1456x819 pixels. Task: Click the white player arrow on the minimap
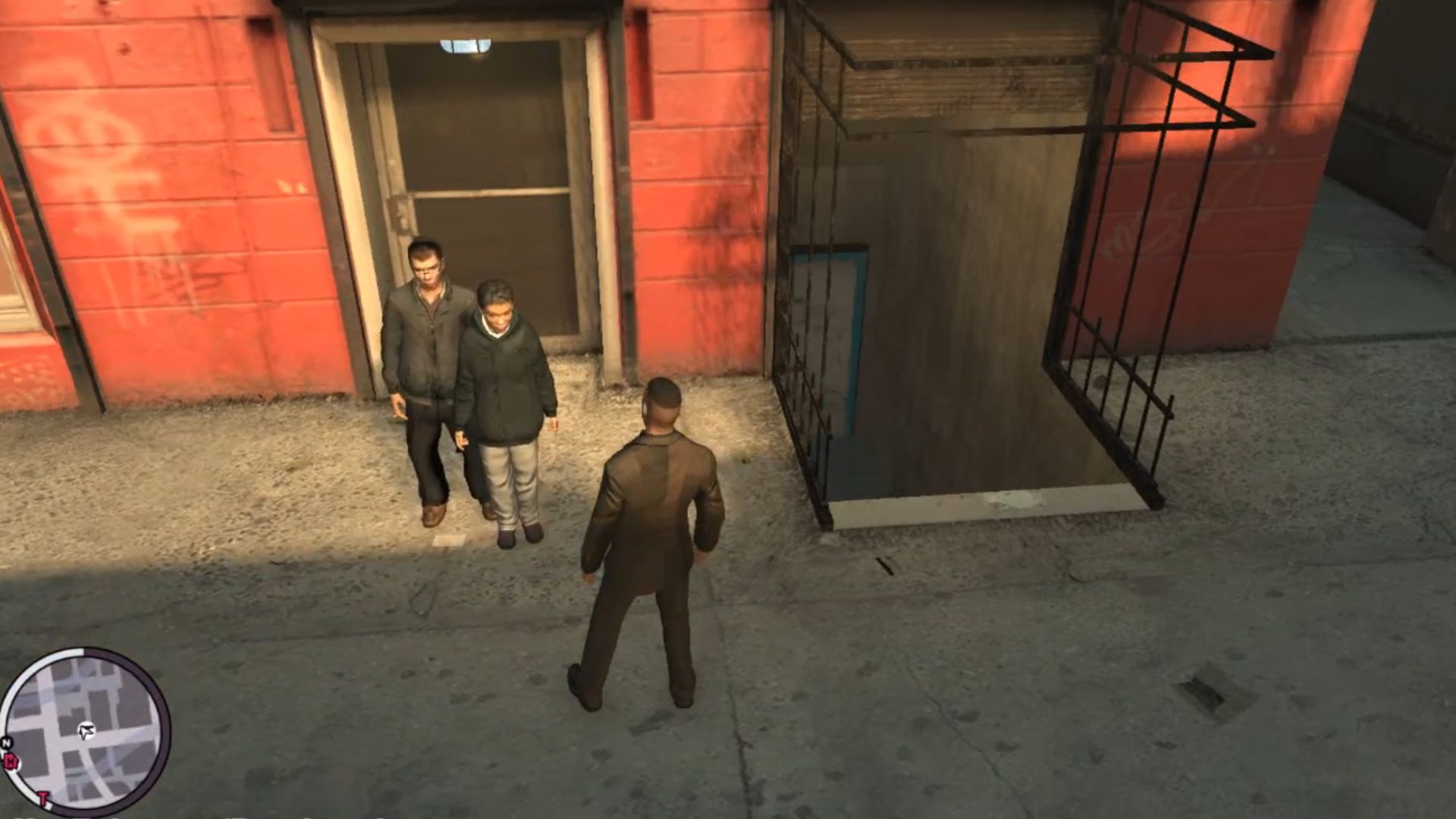click(x=86, y=730)
